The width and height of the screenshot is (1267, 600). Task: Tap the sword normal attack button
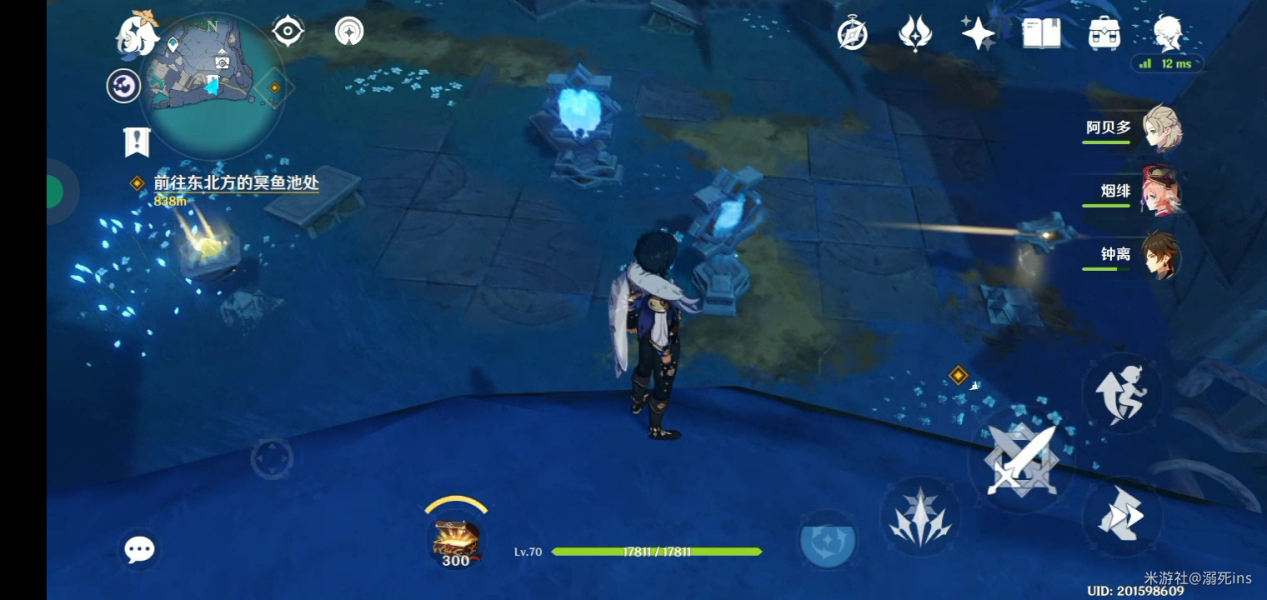point(1020,462)
